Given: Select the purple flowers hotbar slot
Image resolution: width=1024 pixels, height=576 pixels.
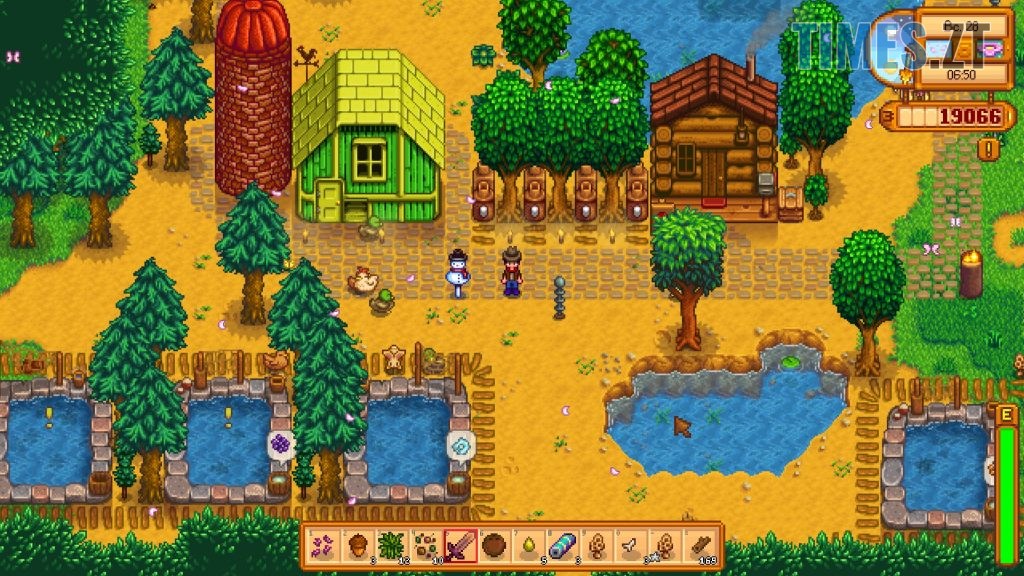Looking at the screenshot, I should click(324, 545).
